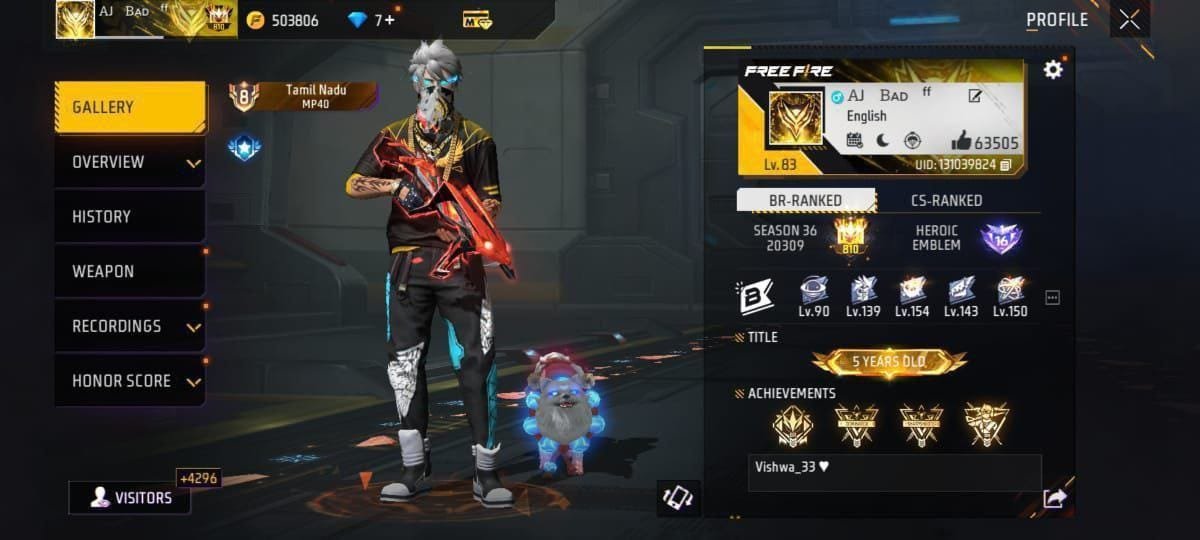
Task: Copy the player UID
Action: [x=1006, y=164]
